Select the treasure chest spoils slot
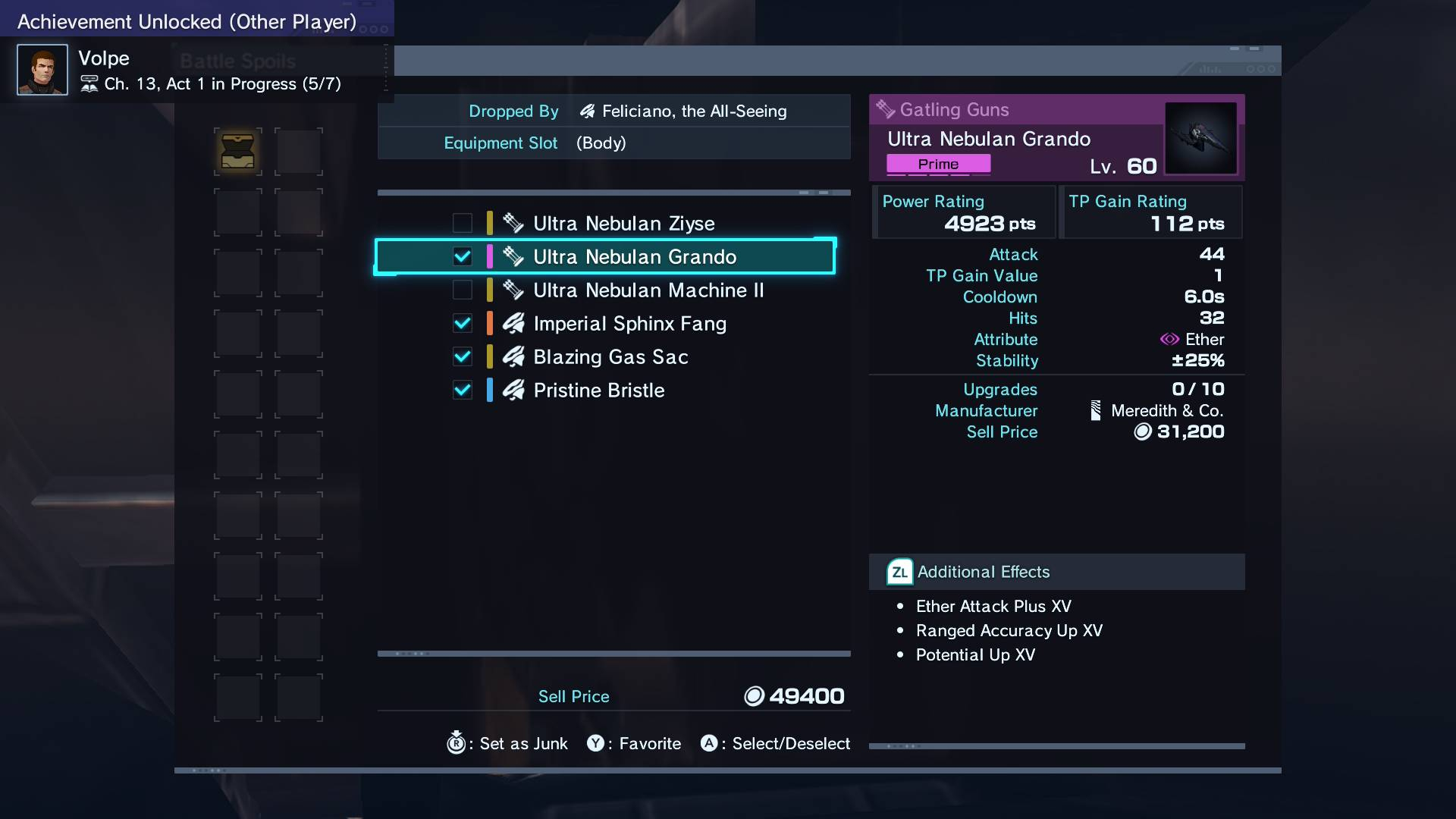This screenshot has width=1456, height=819. coord(237,151)
